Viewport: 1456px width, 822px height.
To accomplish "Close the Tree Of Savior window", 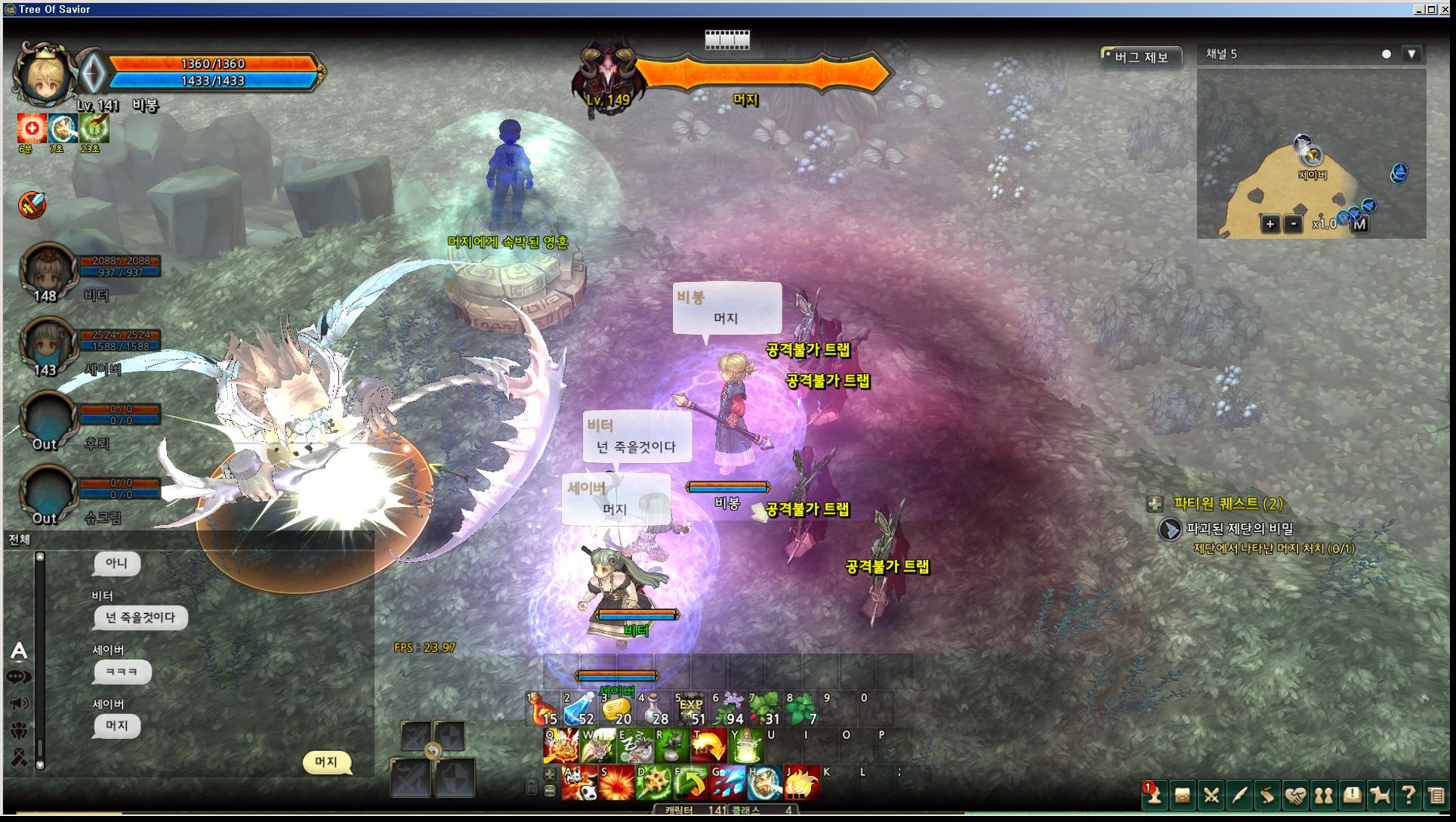I will (x=1446, y=9).
